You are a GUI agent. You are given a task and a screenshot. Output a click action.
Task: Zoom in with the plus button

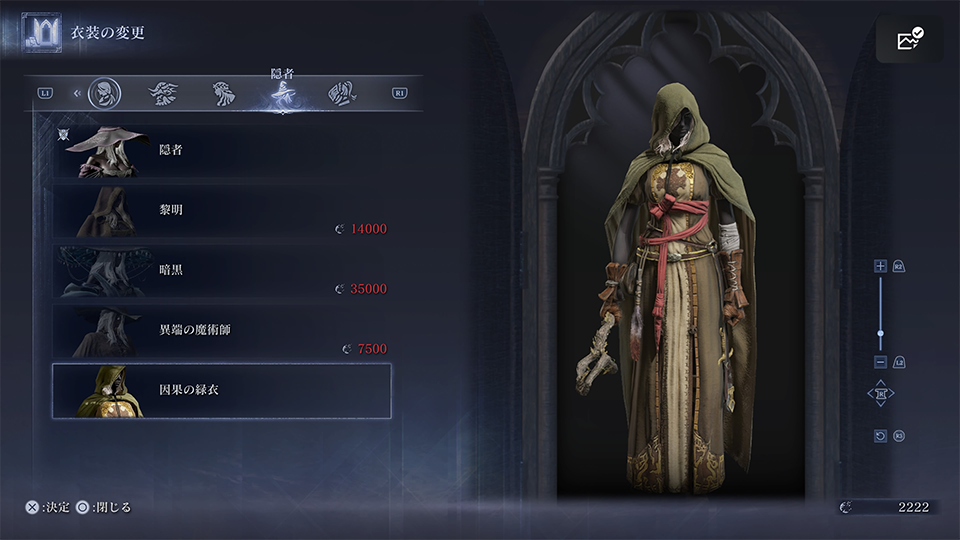point(880,266)
